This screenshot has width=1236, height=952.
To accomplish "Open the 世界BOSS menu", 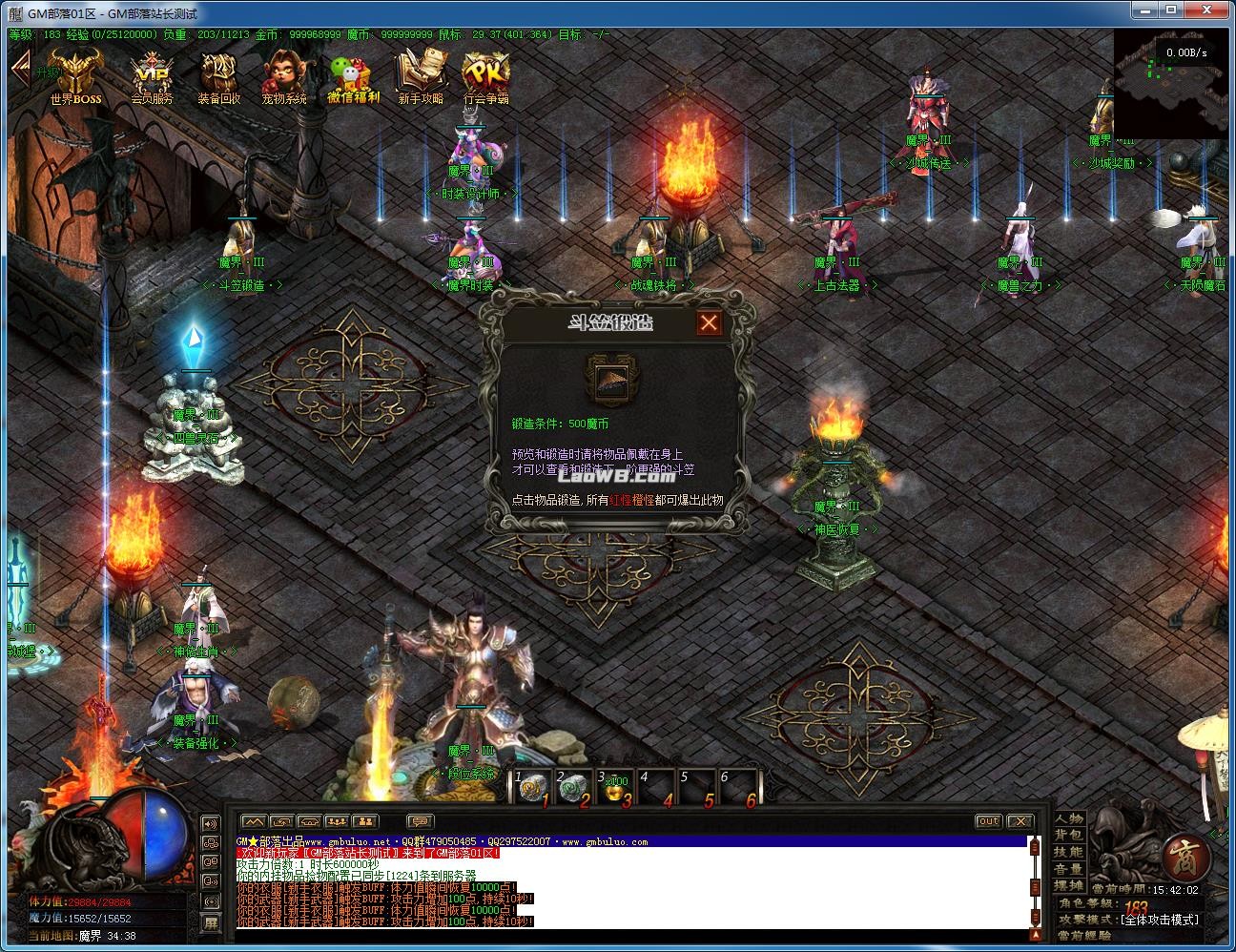I will 75,75.
